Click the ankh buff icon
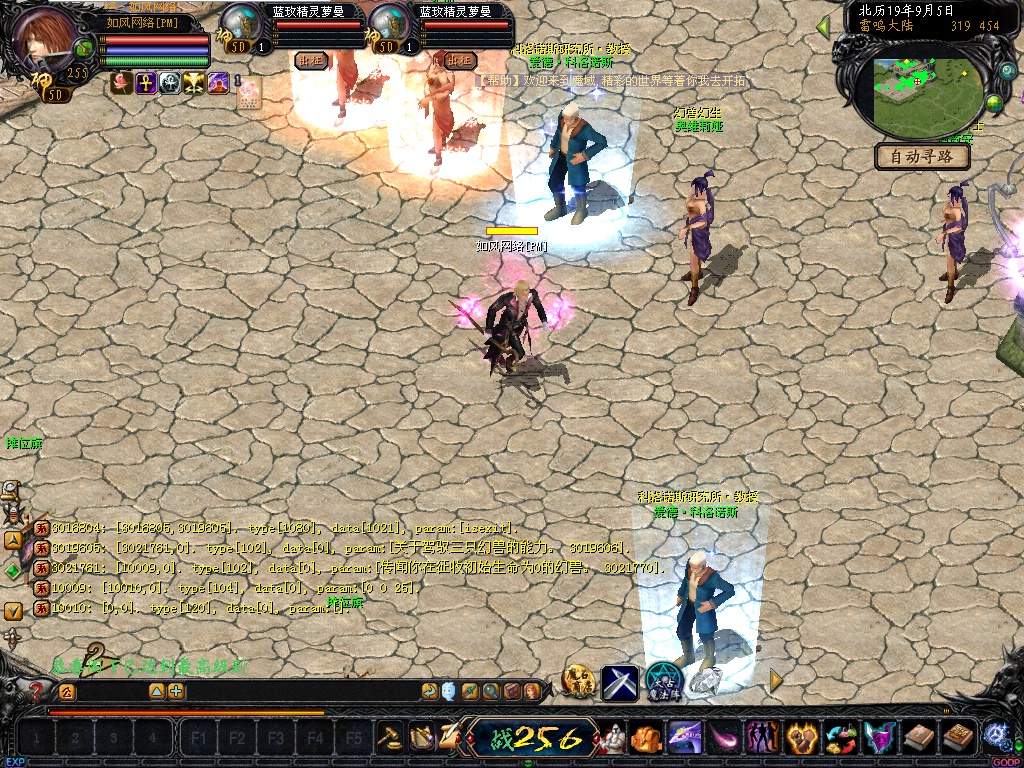Image resolution: width=1024 pixels, height=768 pixels. [146, 83]
